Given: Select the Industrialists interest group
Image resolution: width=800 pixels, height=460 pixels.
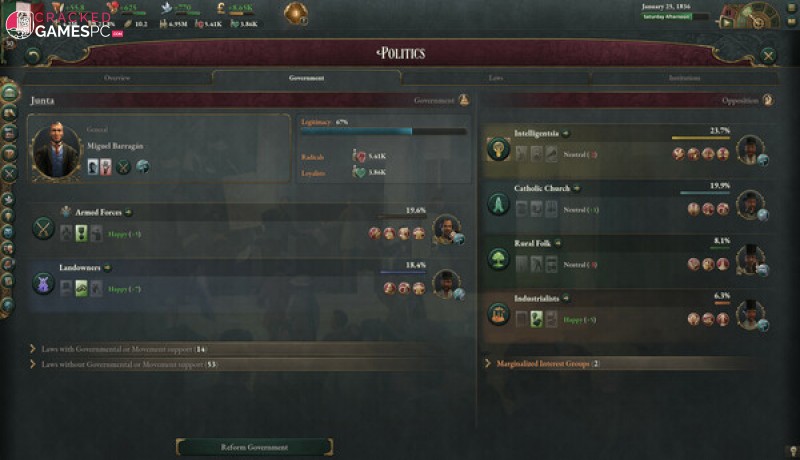Looking at the screenshot, I should click(536, 298).
